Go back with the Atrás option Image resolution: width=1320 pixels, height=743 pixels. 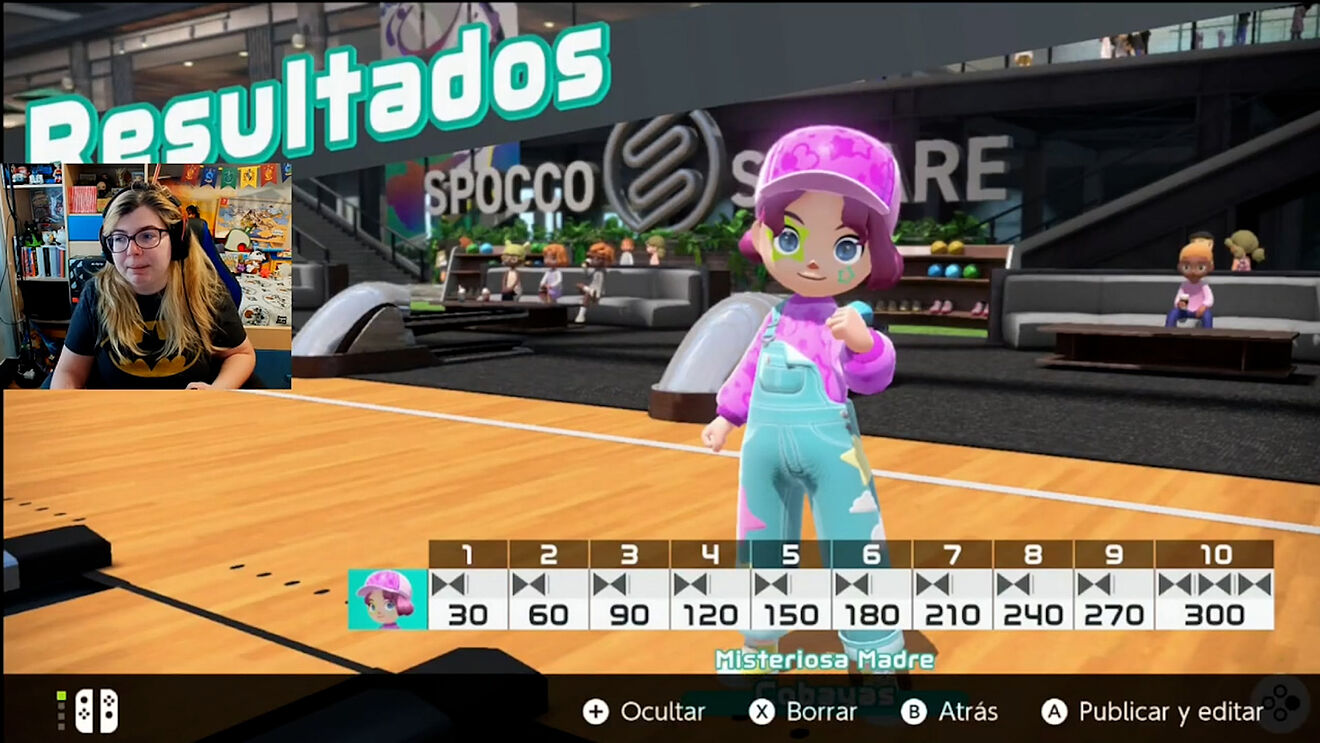(949, 712)
